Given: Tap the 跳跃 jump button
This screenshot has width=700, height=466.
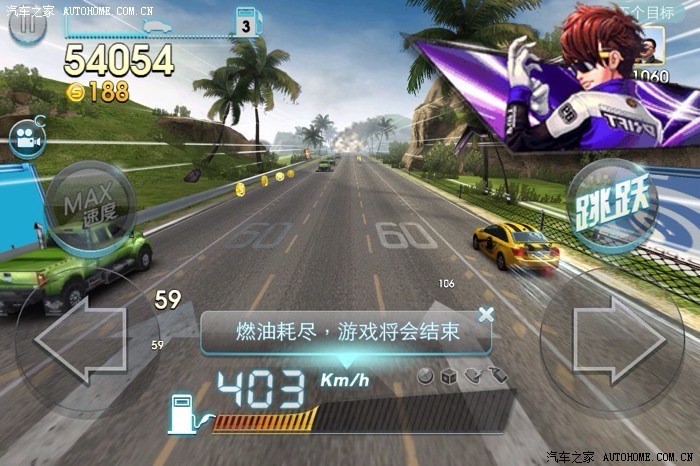Looking at the screenshot, I should click(613, 204).
